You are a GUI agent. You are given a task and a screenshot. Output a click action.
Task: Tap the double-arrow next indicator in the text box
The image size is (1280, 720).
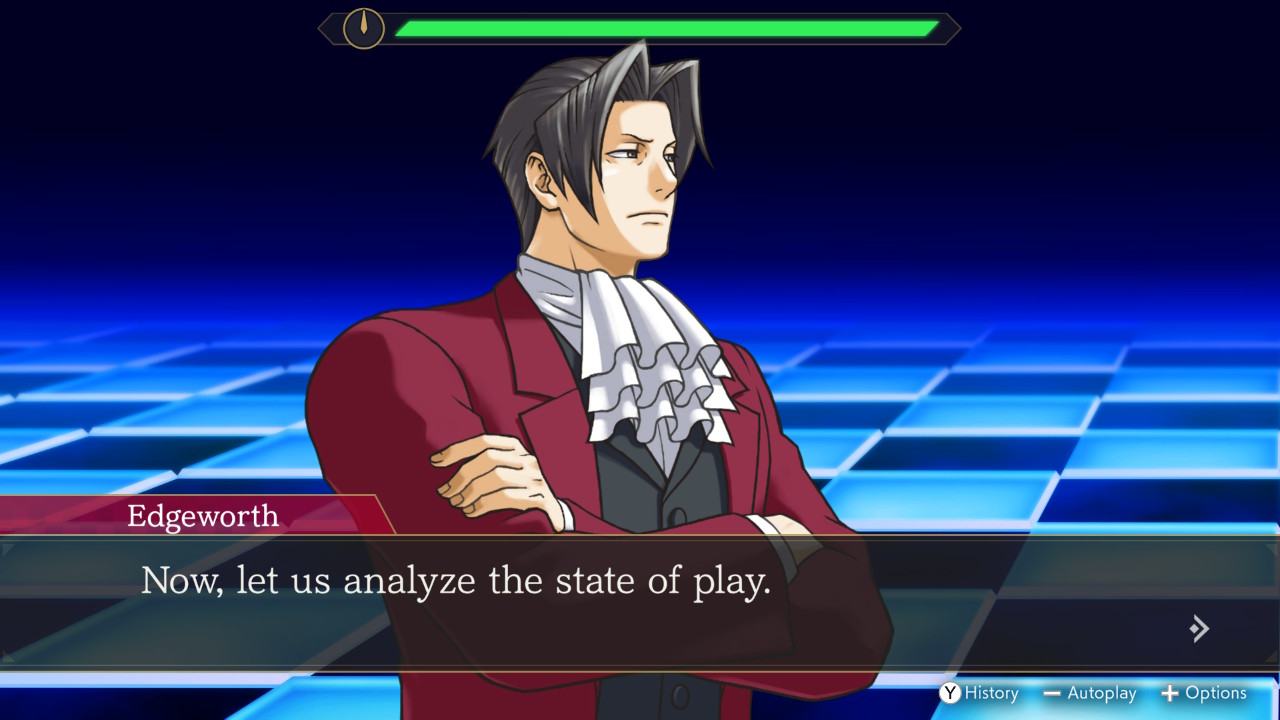pyautogui.click(x=1199, y=628)
